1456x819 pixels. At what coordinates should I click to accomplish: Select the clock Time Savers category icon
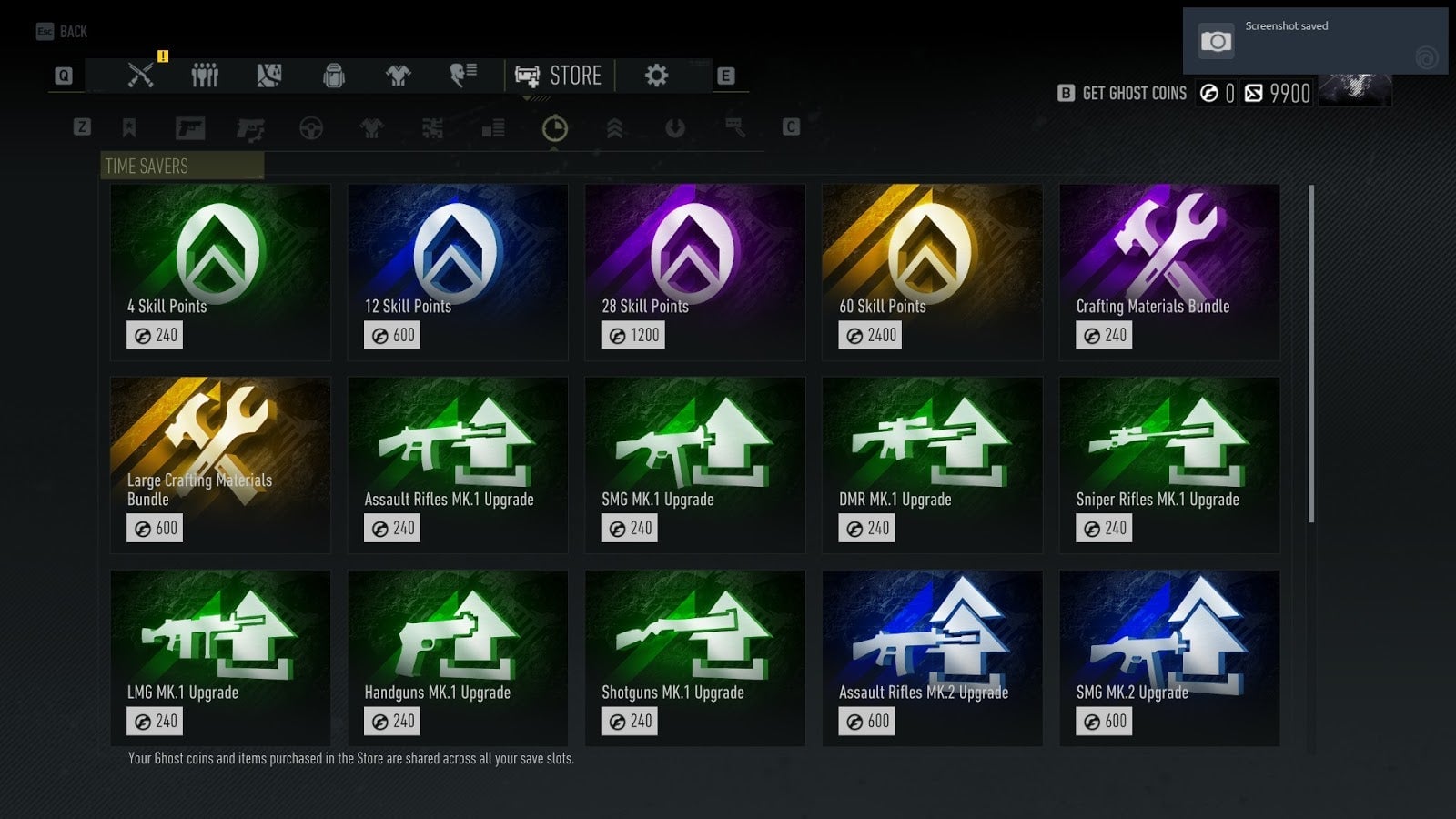pos(553,128)
